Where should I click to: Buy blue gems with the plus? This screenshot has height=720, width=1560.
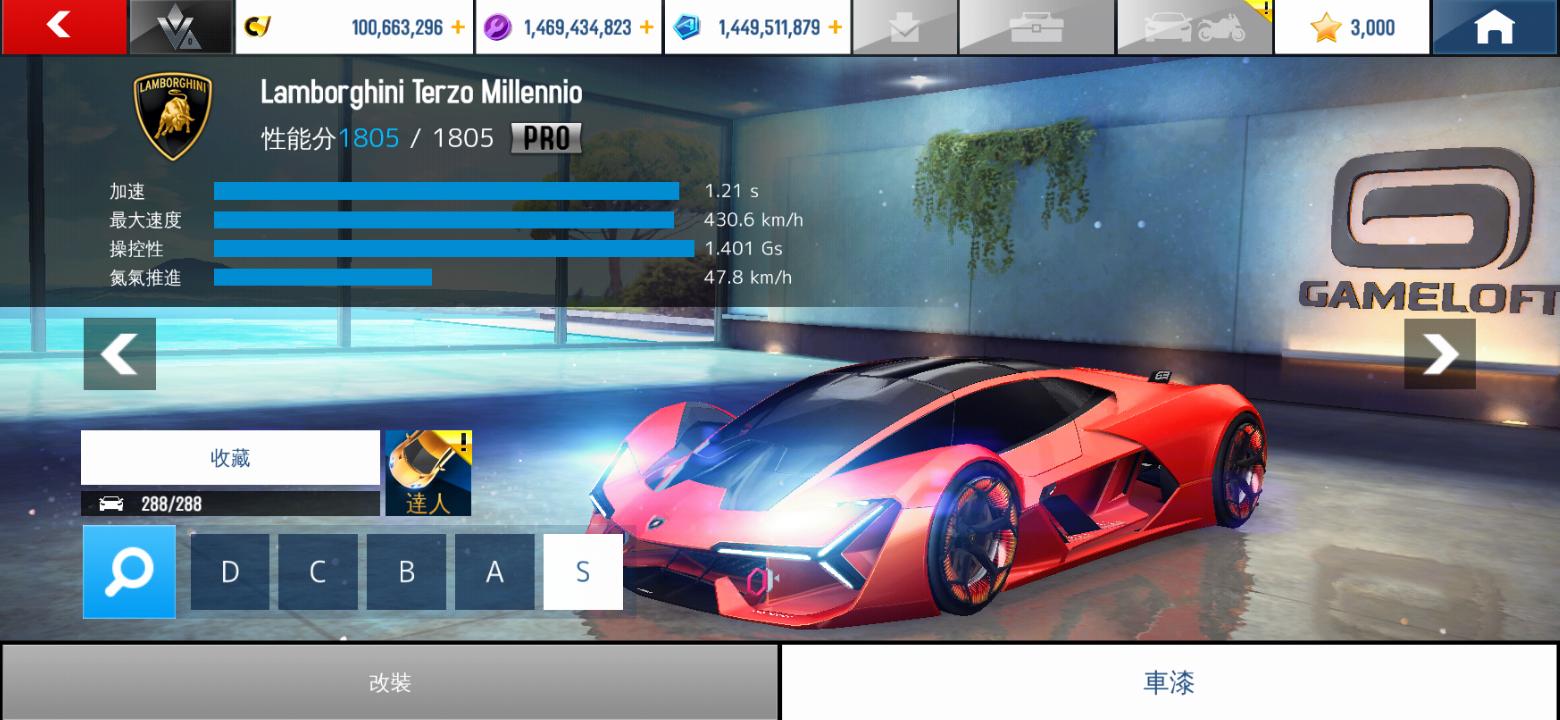click(835, 28)
